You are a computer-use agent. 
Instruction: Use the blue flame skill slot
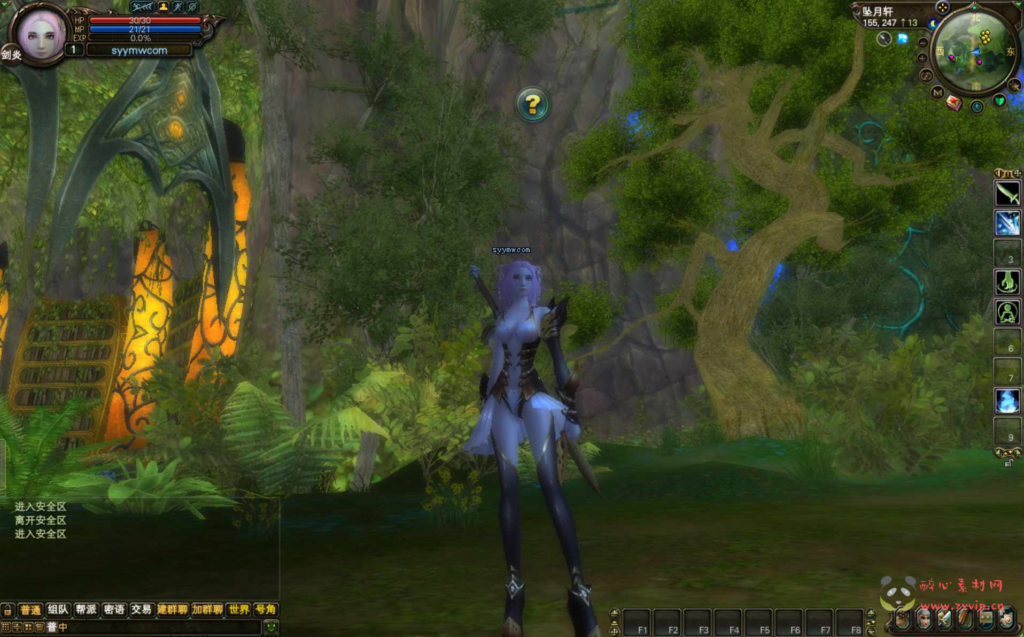[1007, 401]
